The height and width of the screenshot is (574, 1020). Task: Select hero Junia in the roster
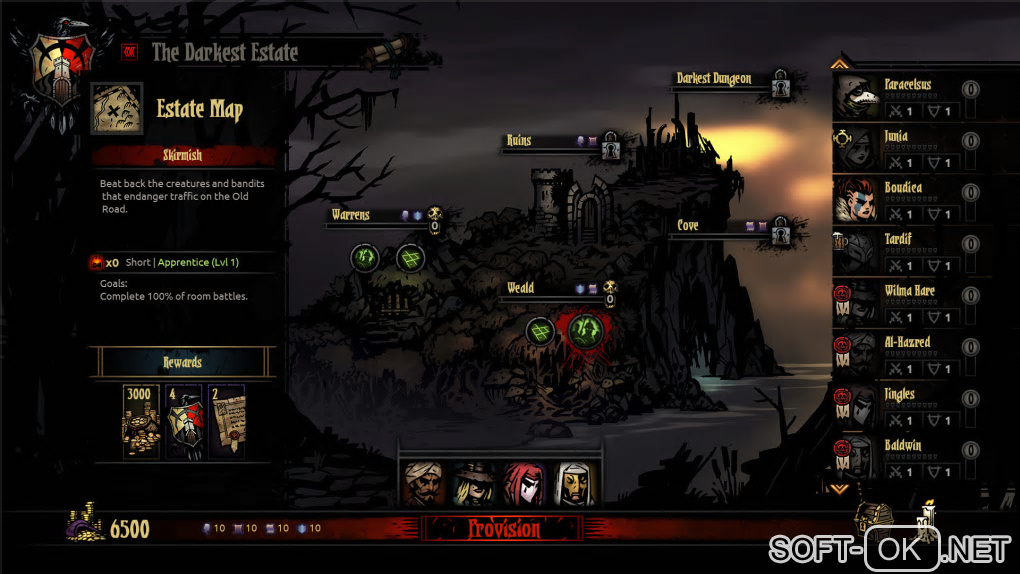[909, 148]
